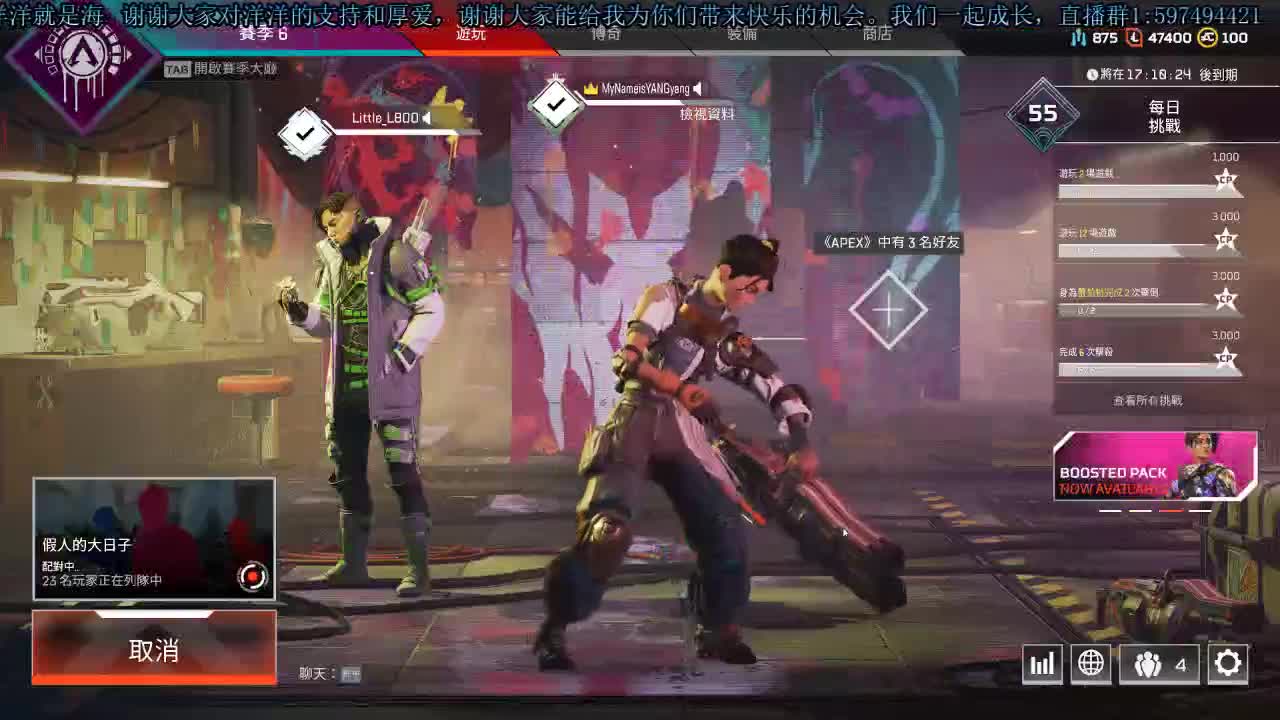
Task: Open the empty third squad slot diamond
Action: [888, 309]
